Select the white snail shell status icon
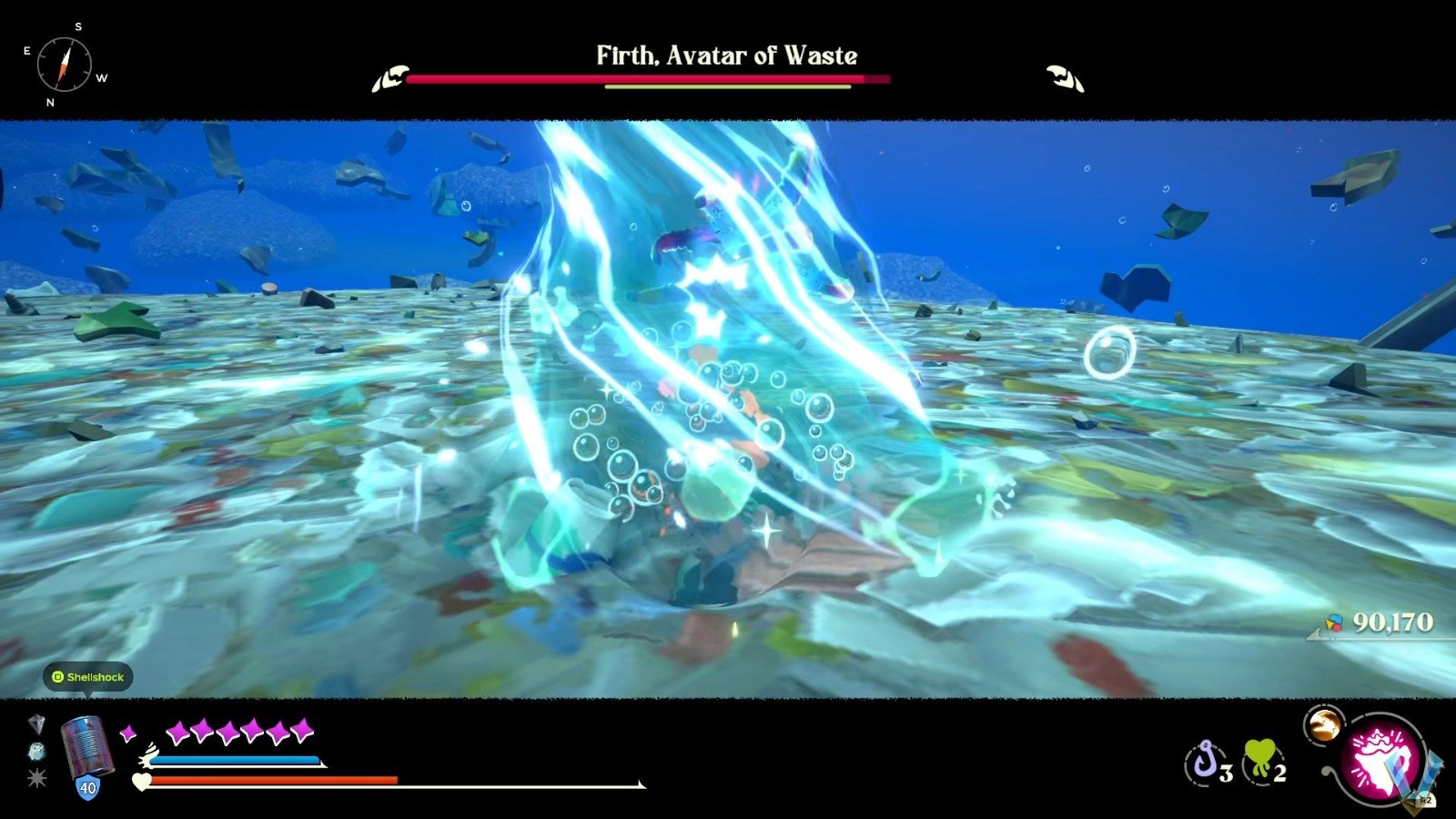1456x819 pixels. pos(35,753)
